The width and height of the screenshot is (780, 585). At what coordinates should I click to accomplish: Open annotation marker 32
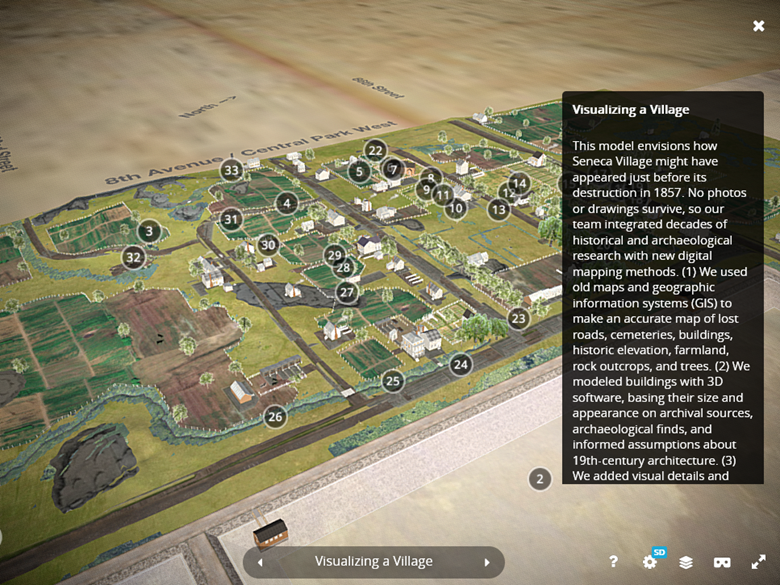click(133, 257)
